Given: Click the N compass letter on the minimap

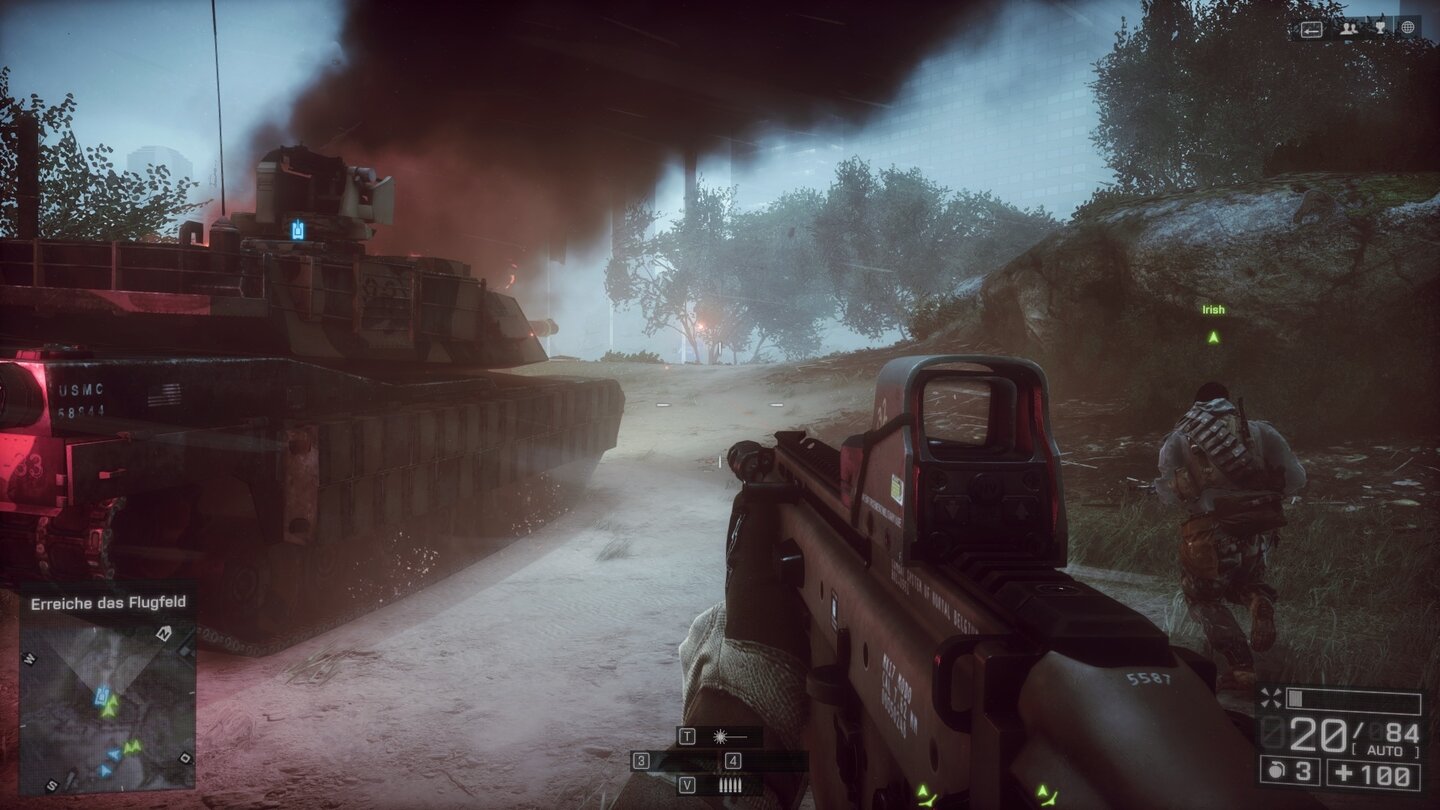Looking at the screenshot, I should [x=164, y=634].
